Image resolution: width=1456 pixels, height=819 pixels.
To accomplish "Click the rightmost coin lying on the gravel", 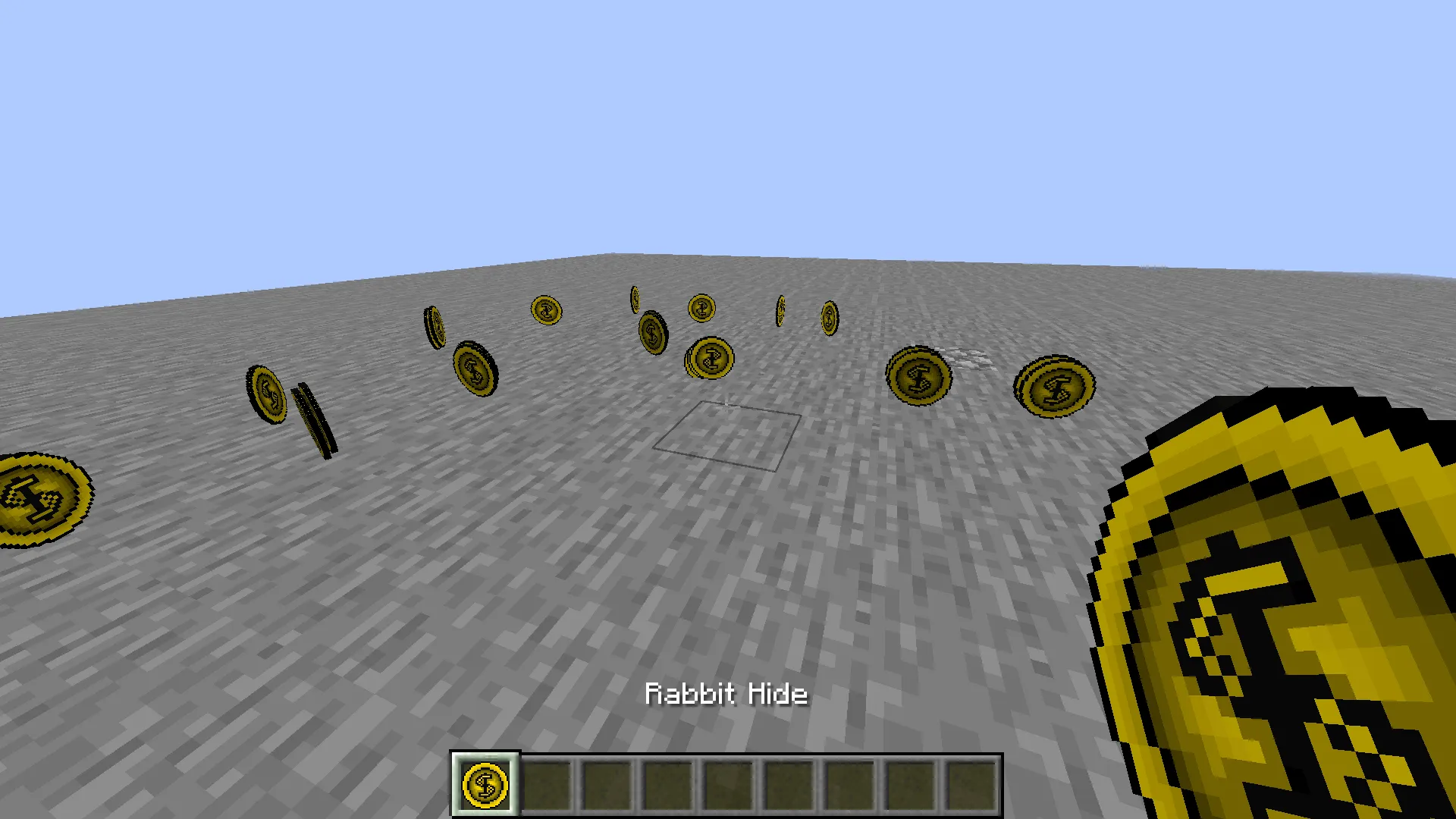I will (x=1054, y=388).
